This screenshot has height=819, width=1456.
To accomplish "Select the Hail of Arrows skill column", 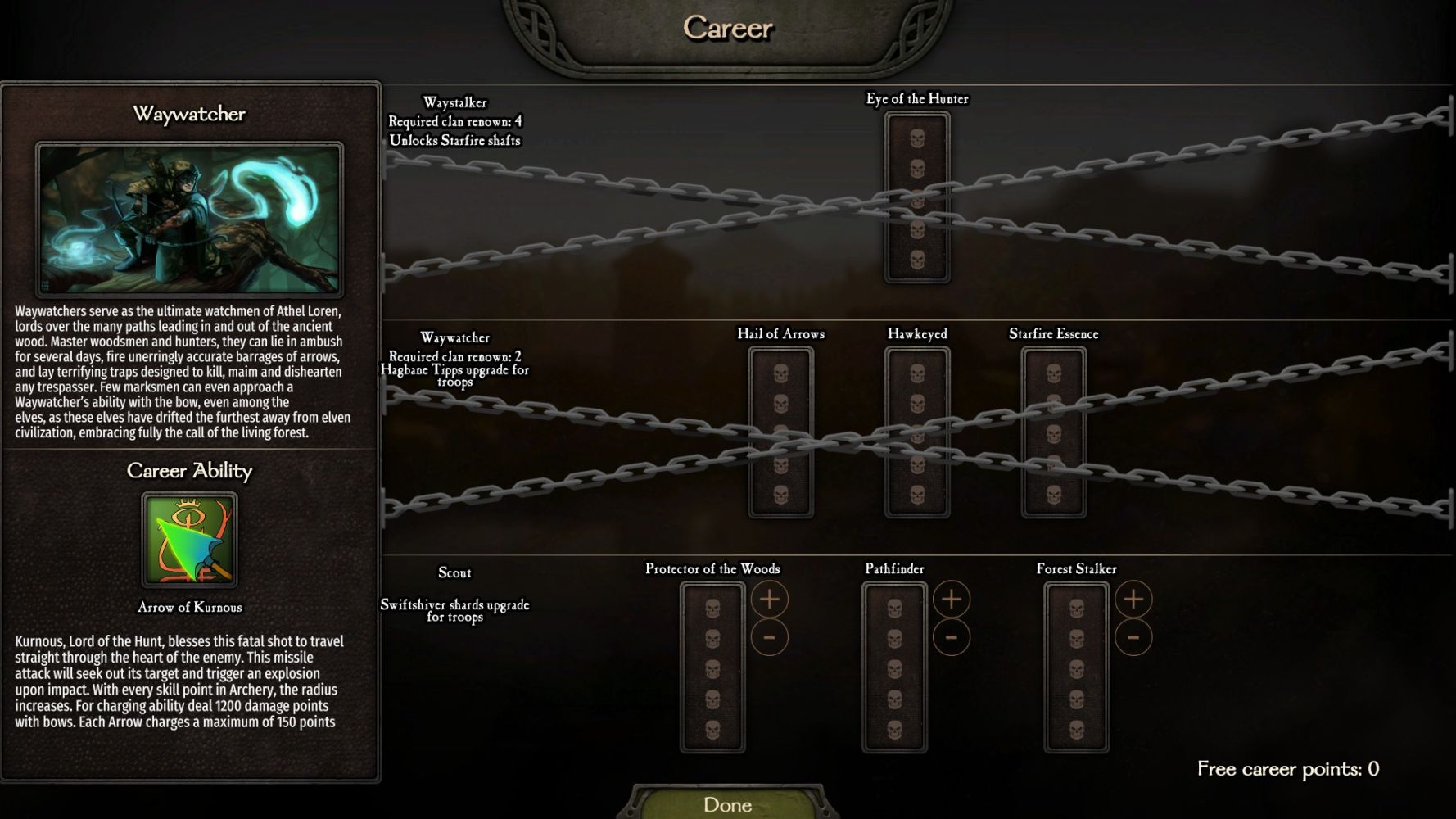I will pyautogui.click(x=780, y=432).
